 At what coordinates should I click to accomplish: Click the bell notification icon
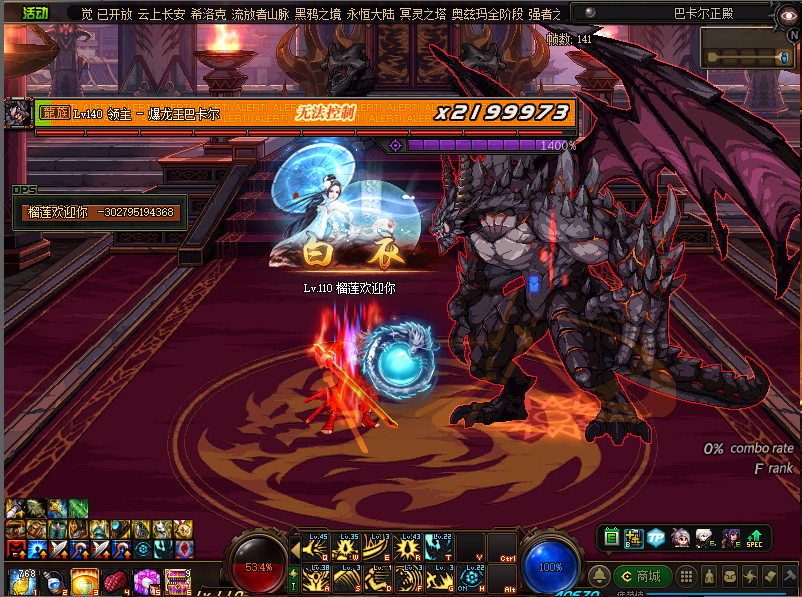(x=599, y=576)
